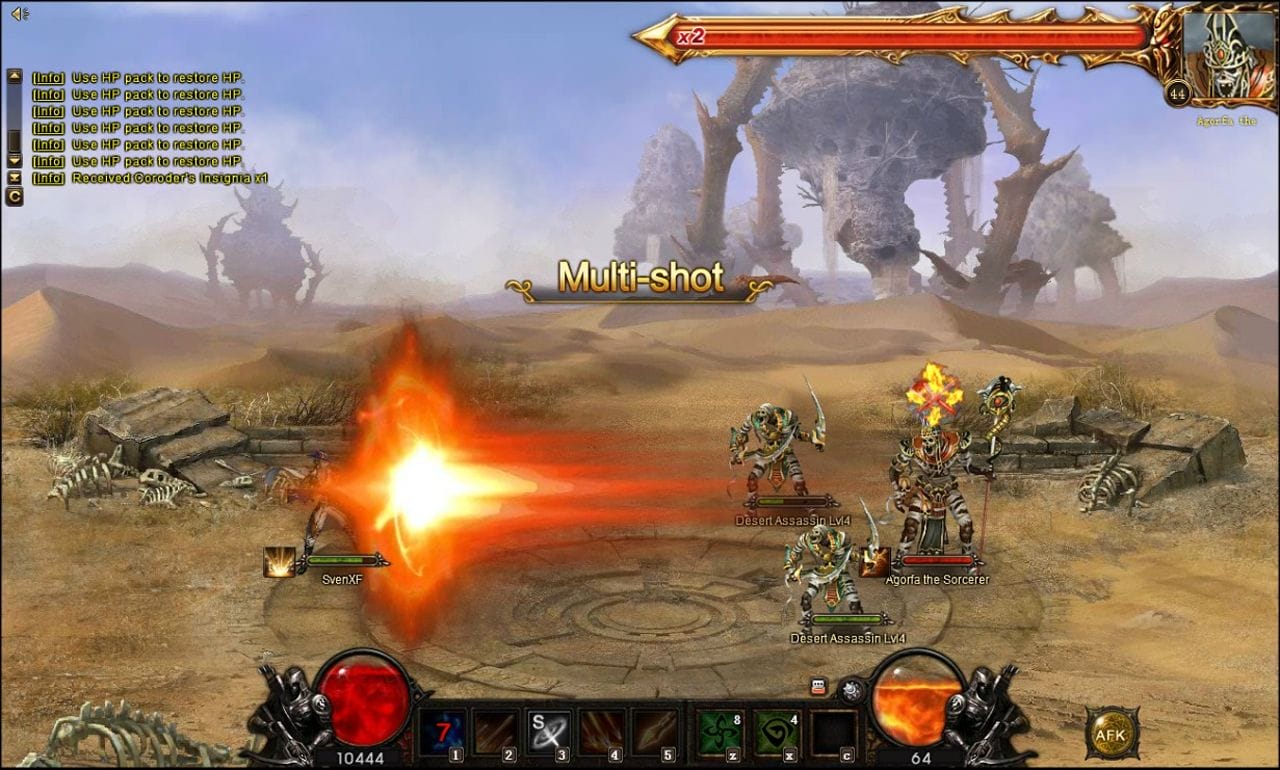
Task: Jump to bottom of chat log
Action: (14, 177)
